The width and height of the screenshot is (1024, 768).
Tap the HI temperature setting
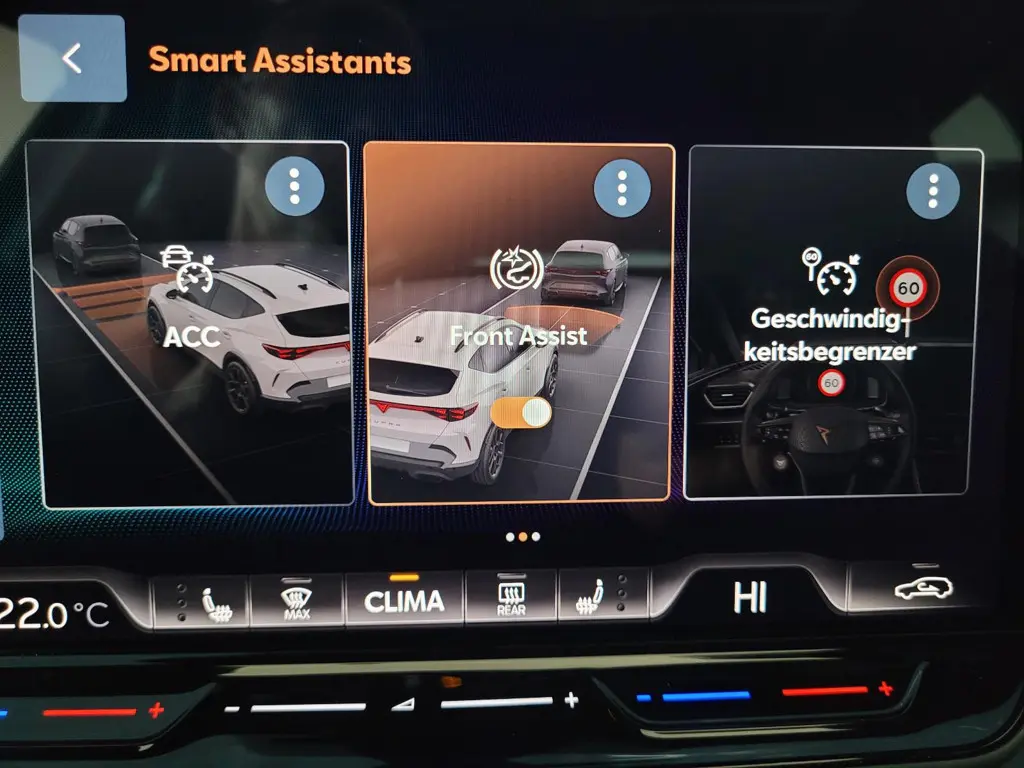(x=750, y=597)
